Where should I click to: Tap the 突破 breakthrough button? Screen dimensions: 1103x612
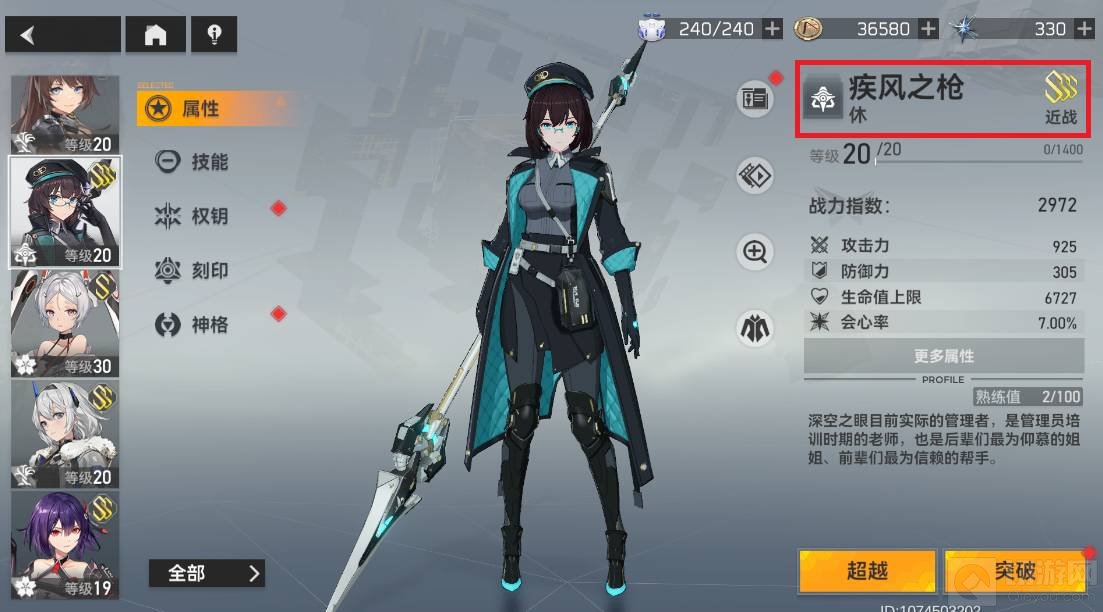tap(1015, 571)
